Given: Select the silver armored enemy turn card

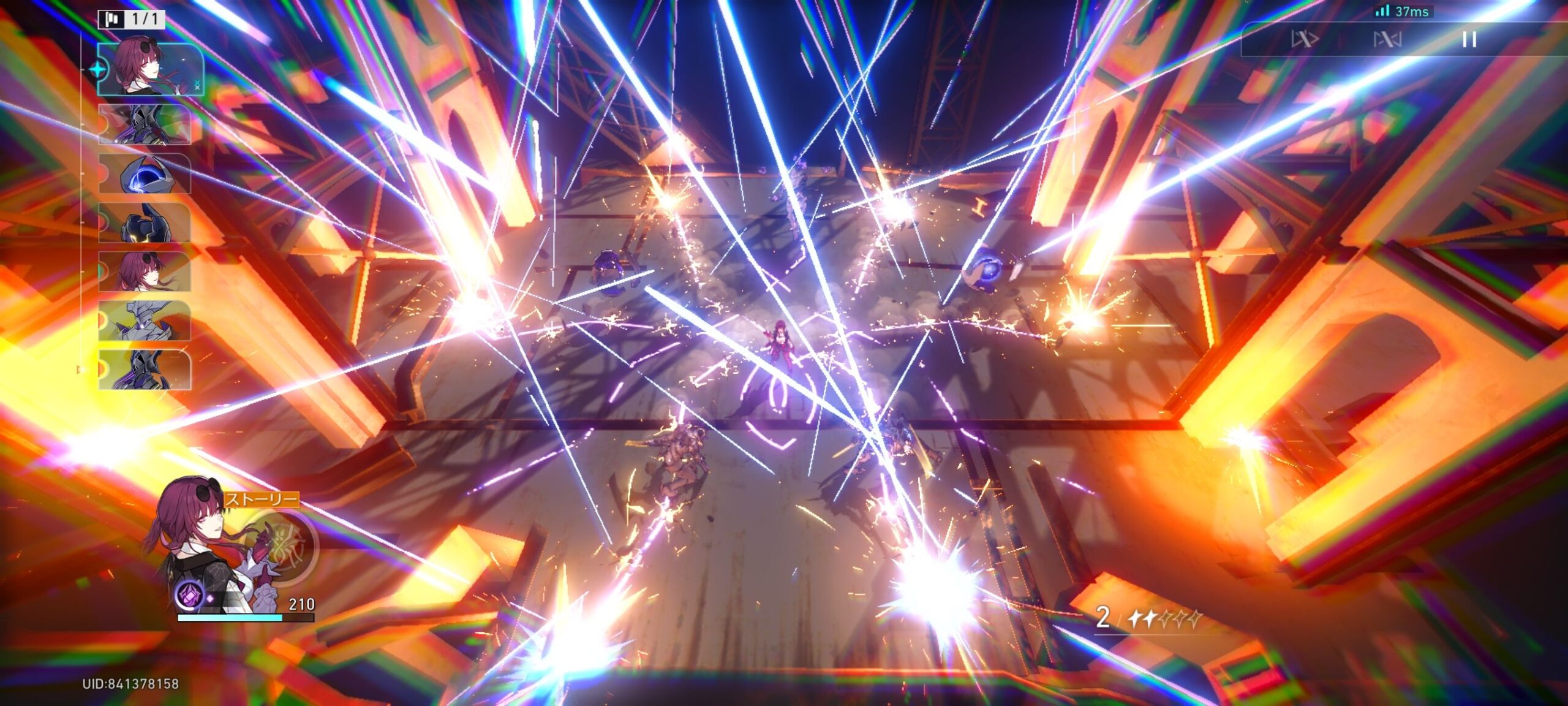Looking at the screenshot, I should 145,321.
